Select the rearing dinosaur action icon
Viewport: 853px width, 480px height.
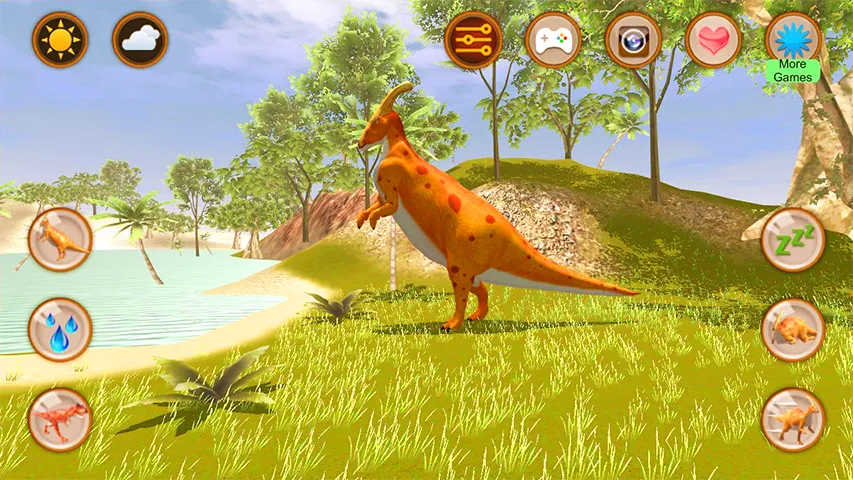pos(60,239)
